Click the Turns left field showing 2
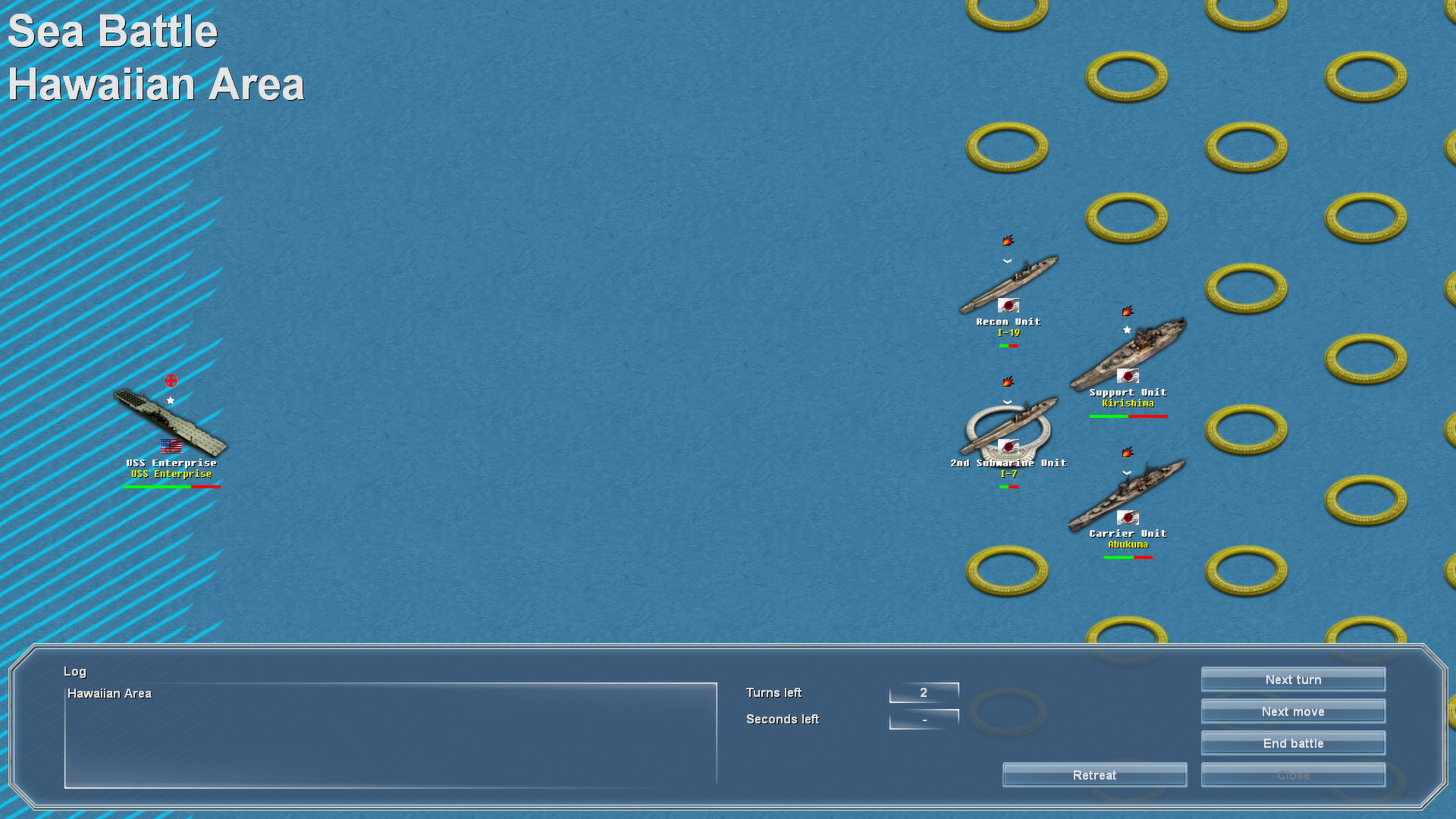The height and width of the screenshot is (819, 1456). point(924,692)
